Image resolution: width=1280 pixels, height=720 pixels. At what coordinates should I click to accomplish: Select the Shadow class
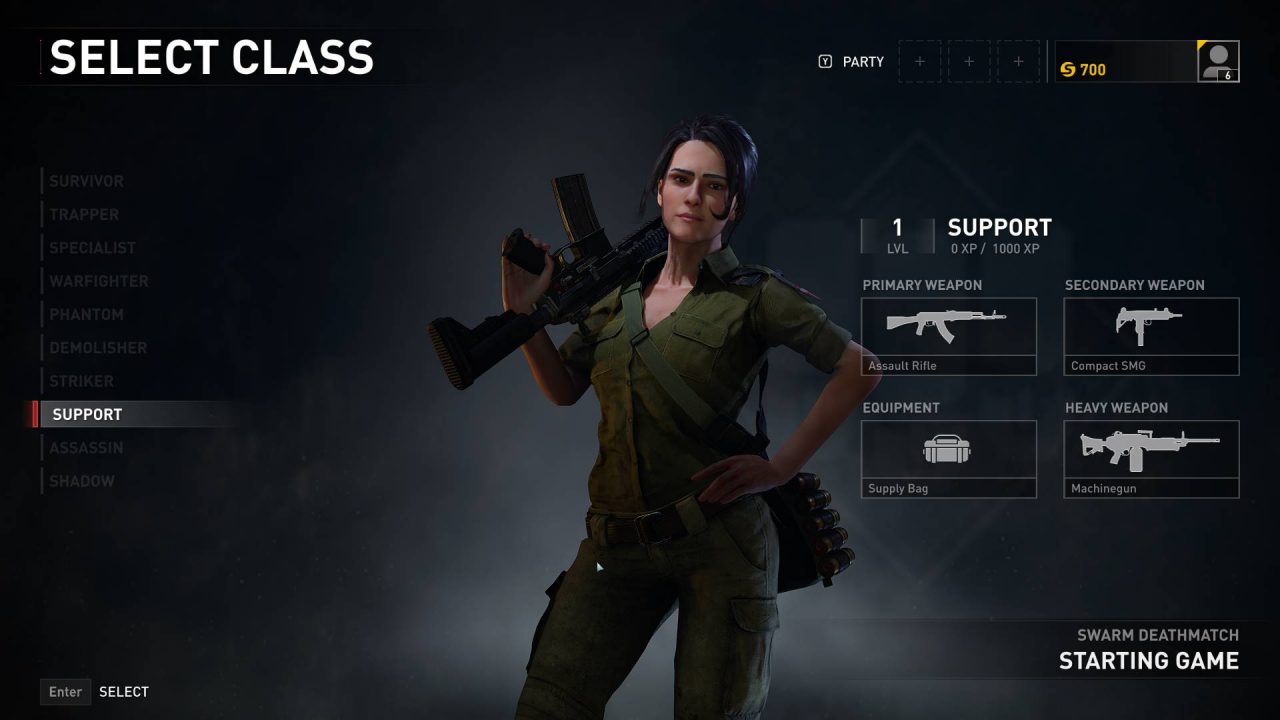point(82,481)
